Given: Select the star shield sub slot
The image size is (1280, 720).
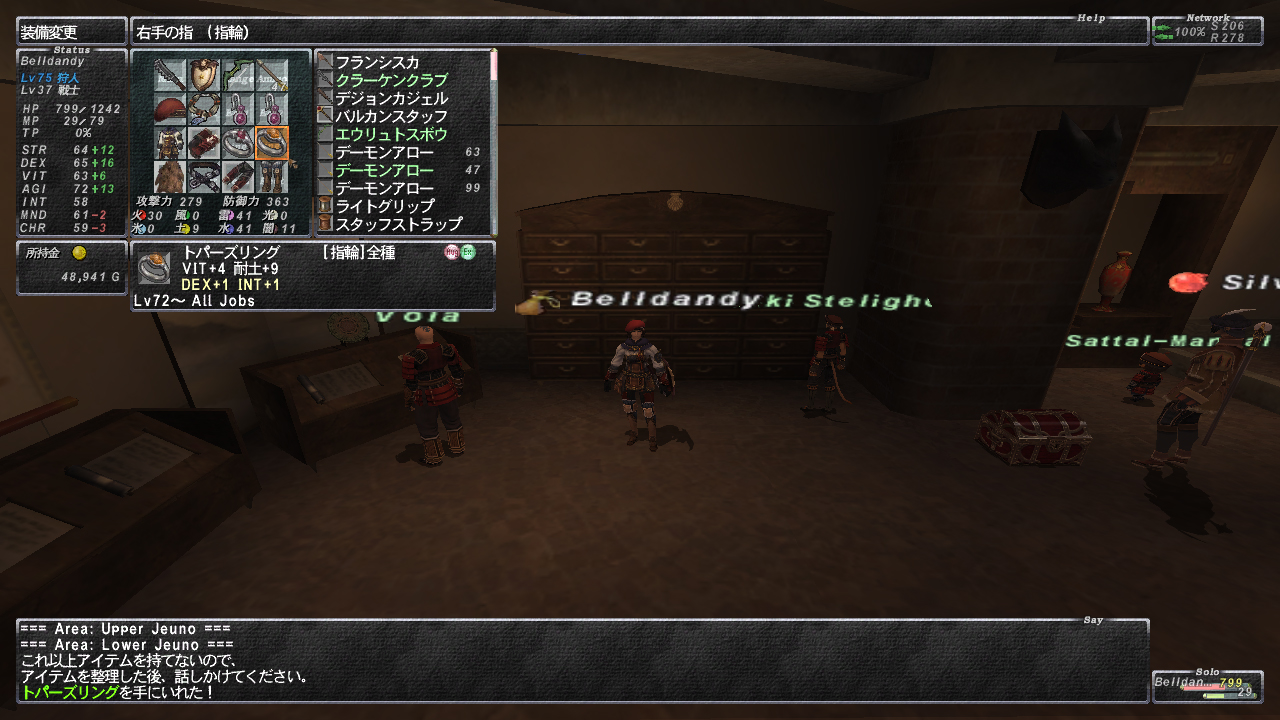Looking at the screenshot, I should 205,76.
